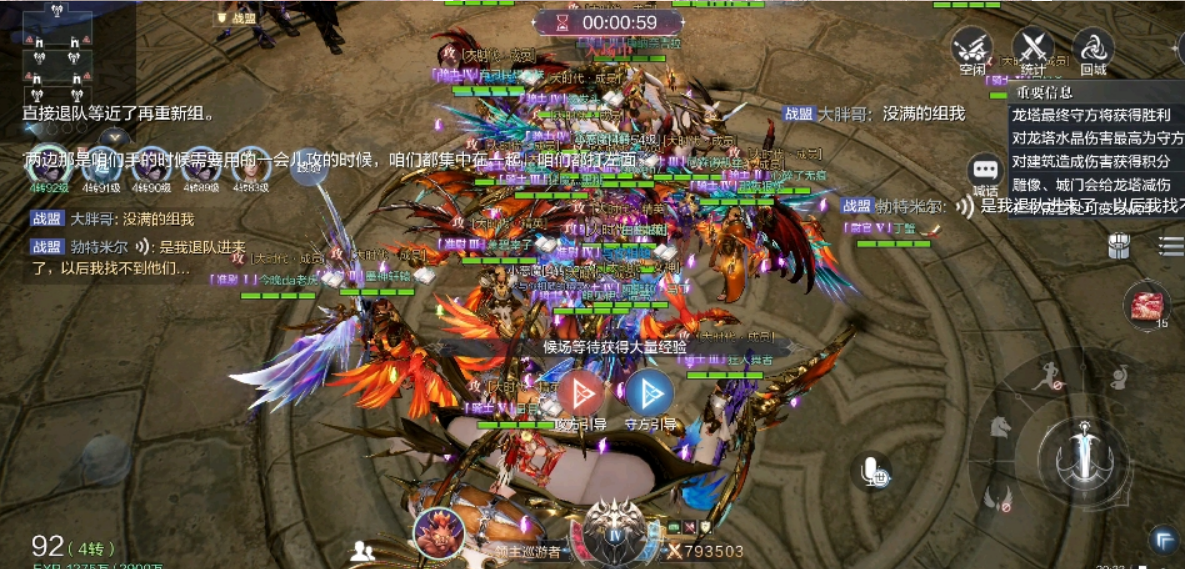Viewport: 1185px width, 569px height.
Task: Tap the blue corner switch button
Action: tap(1163, 540)
